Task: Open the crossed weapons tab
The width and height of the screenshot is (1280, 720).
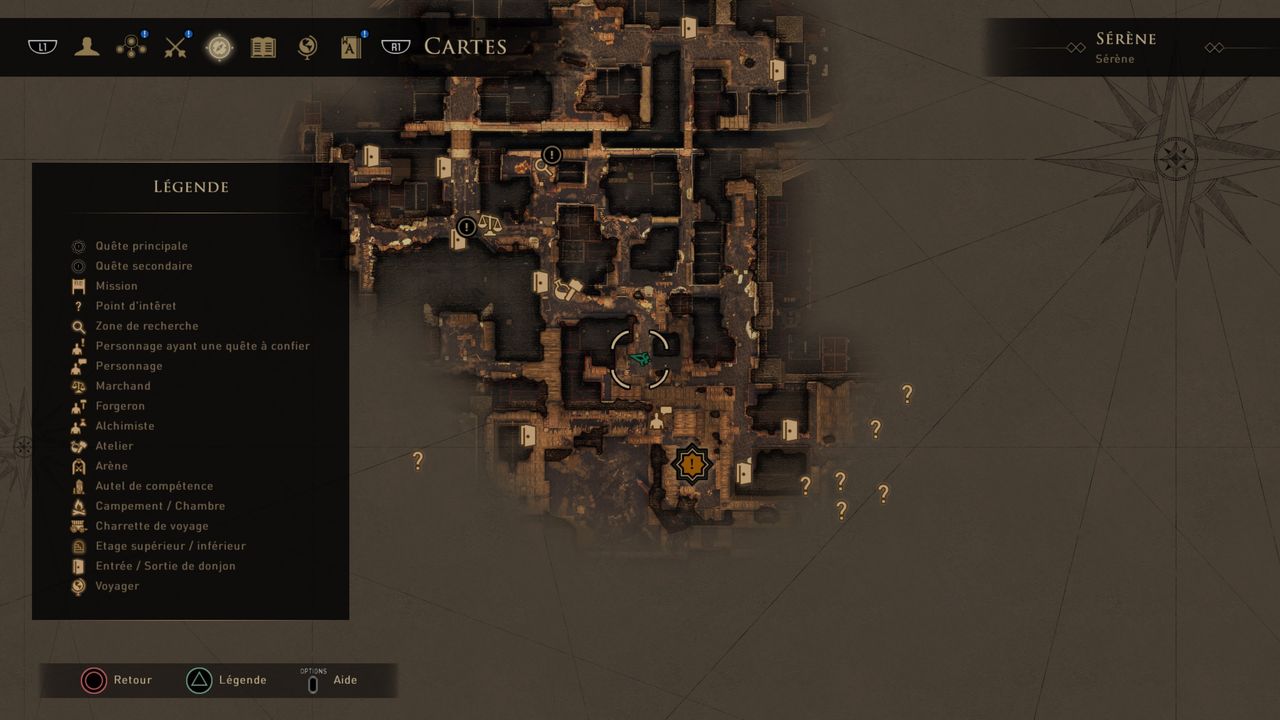Action: click(x=176, y=47)
